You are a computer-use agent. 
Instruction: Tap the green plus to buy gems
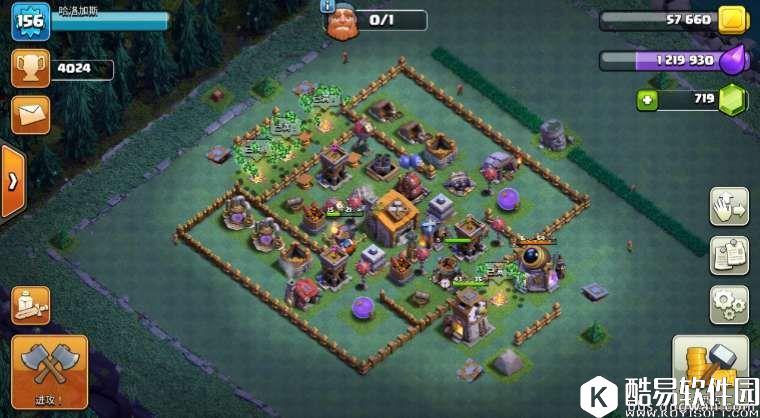pyautogui.click(x=646, y=99)
